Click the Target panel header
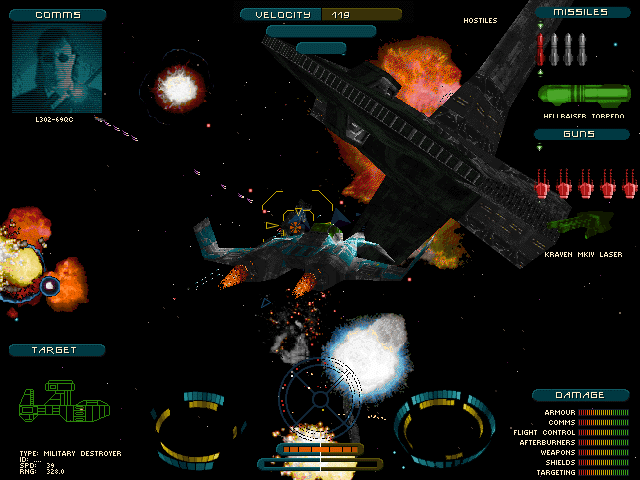This screenshot has height=480, width=640. 57,350
